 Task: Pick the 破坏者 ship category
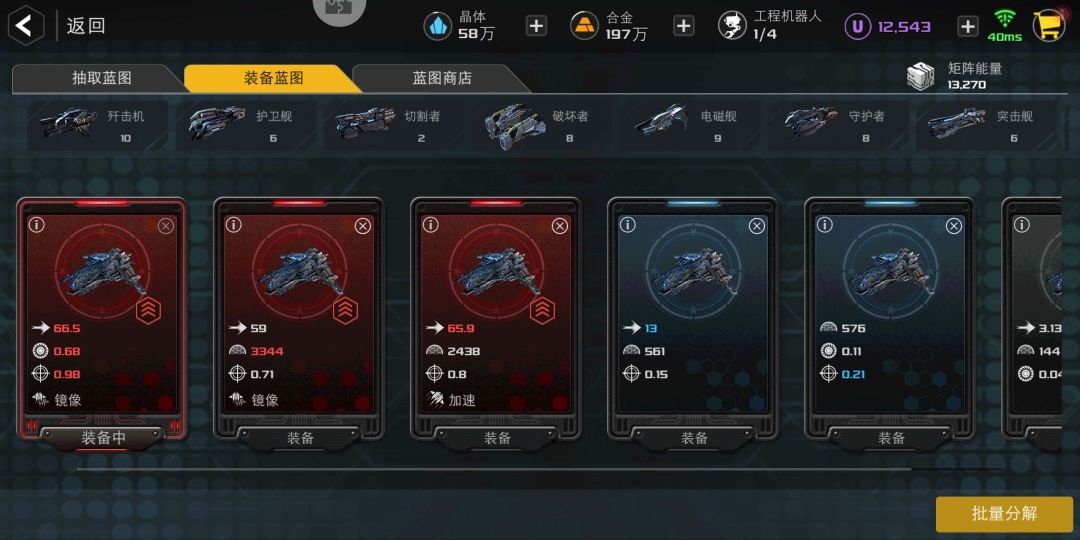coord(541,125)
